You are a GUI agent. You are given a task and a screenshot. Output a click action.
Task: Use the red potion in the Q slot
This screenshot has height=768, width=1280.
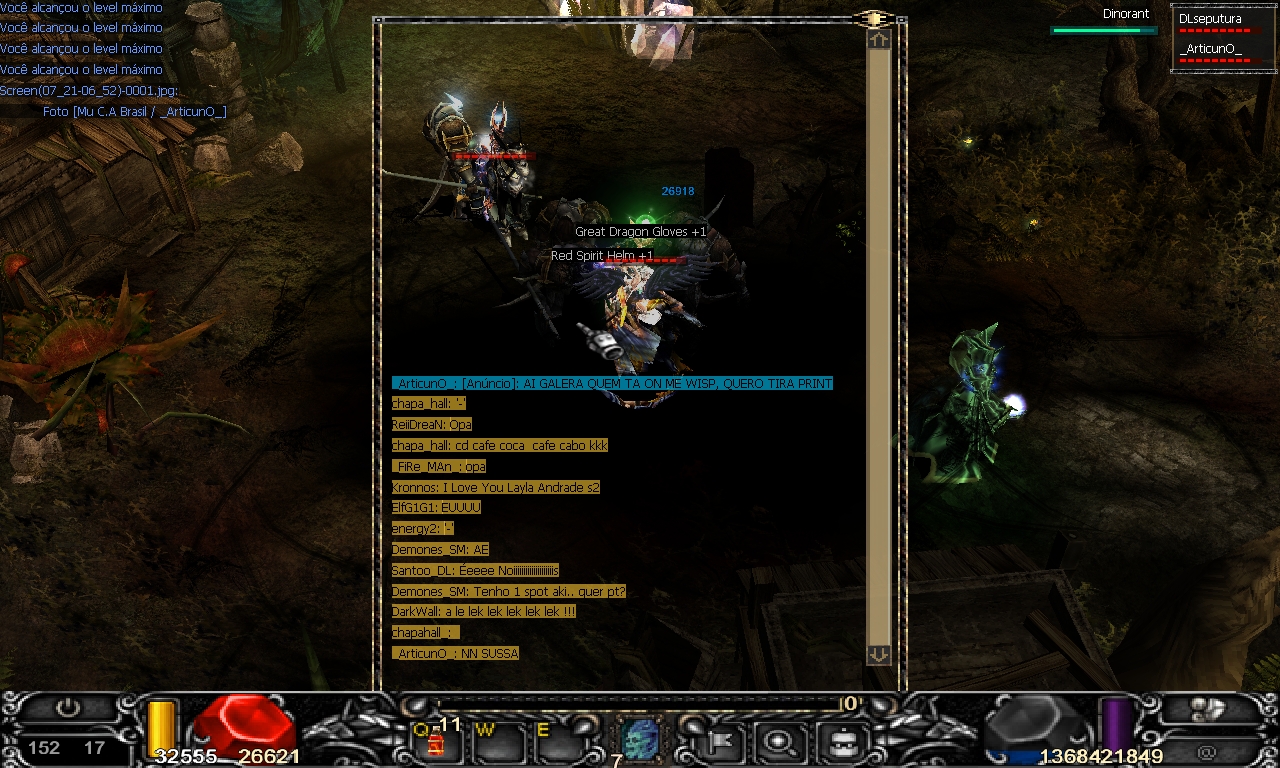click(436, 743)
